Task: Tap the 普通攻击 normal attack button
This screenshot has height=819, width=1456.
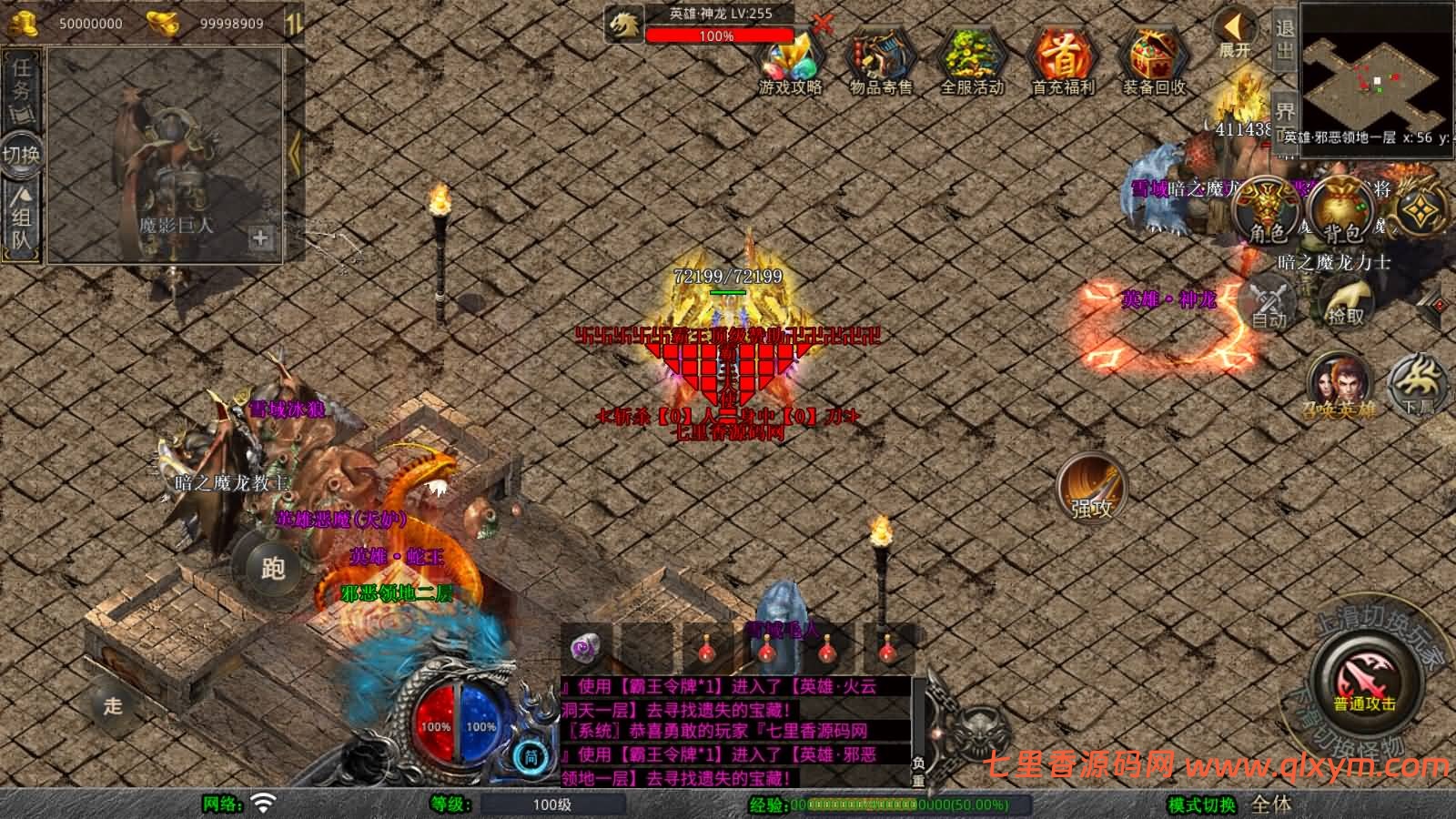Action: [x=1364, y=684]
